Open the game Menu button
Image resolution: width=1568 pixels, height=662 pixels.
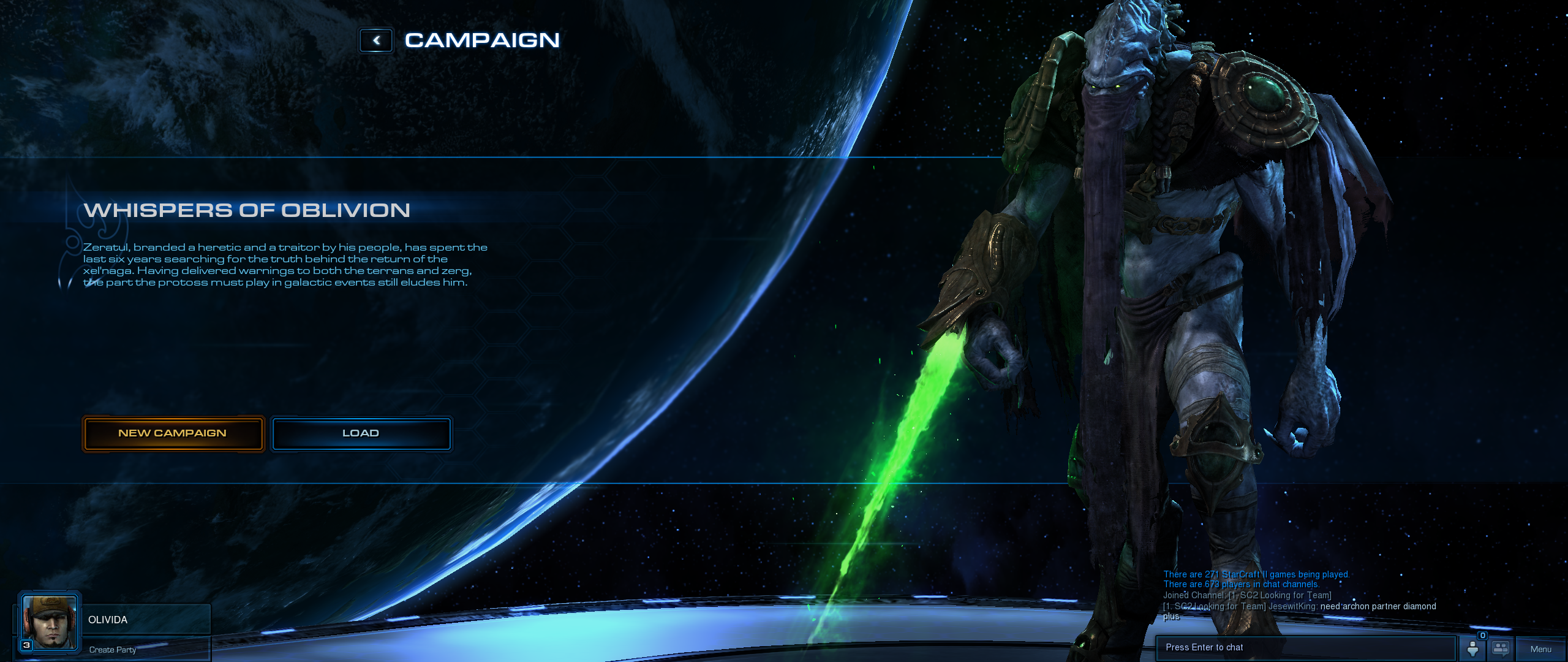[x=1540, y=649]
